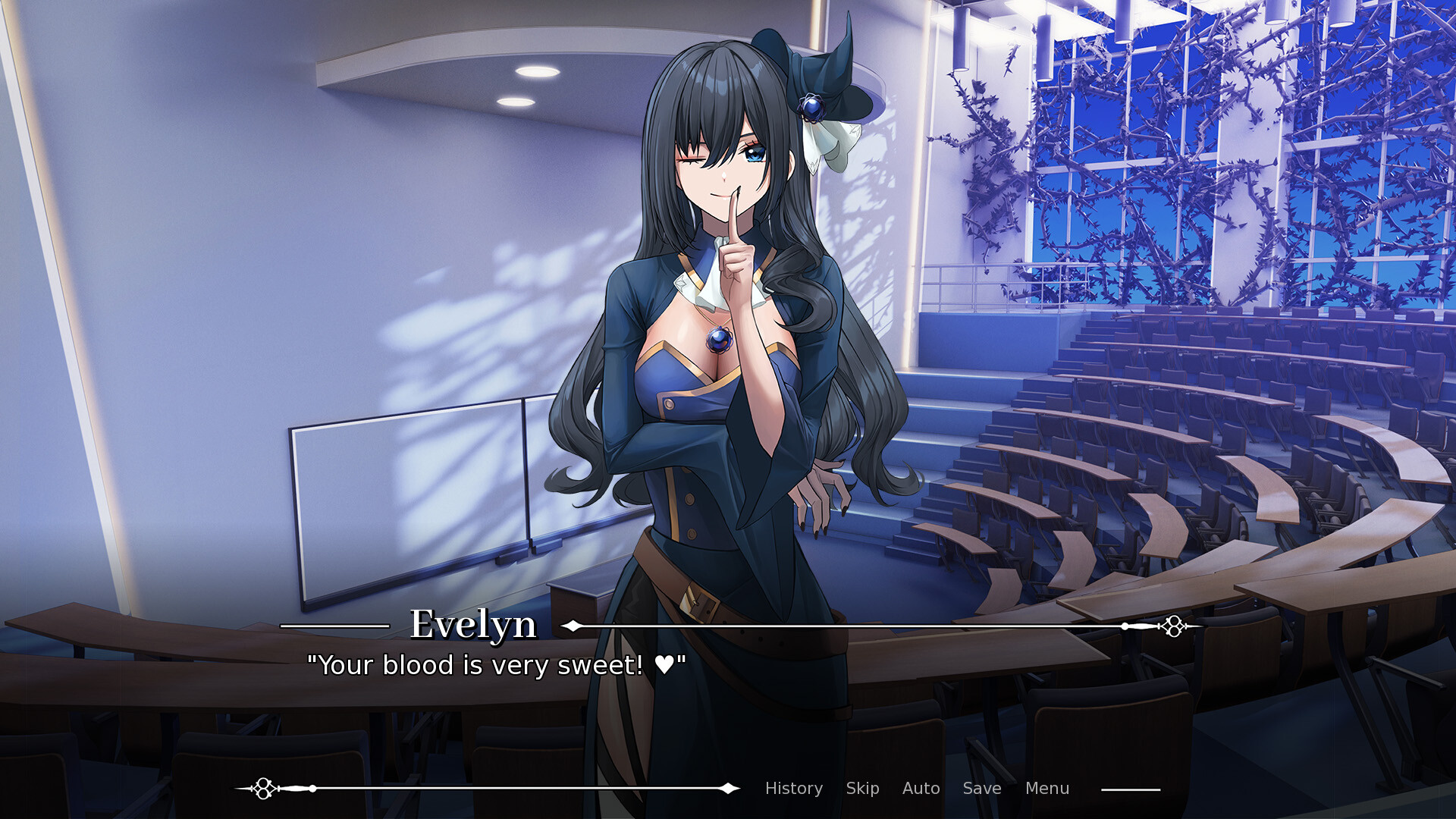Image resolution: width=1456 pixels, height=819 pixels.
Task: Toggle Auto-play mode
Action: point(921,789)
